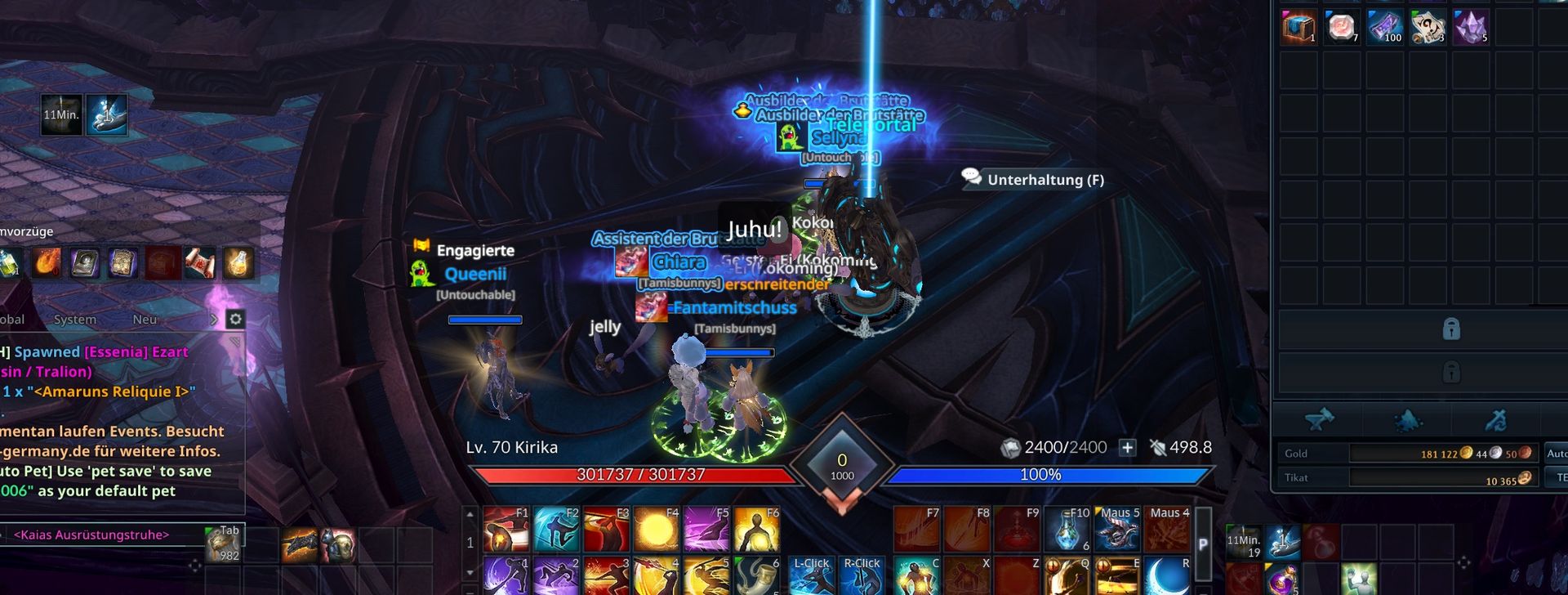Image resolution: width=1568 pixels, height=595 pixels.
Task: Use the blue potion in the F10 slot
Action: 1068,530
